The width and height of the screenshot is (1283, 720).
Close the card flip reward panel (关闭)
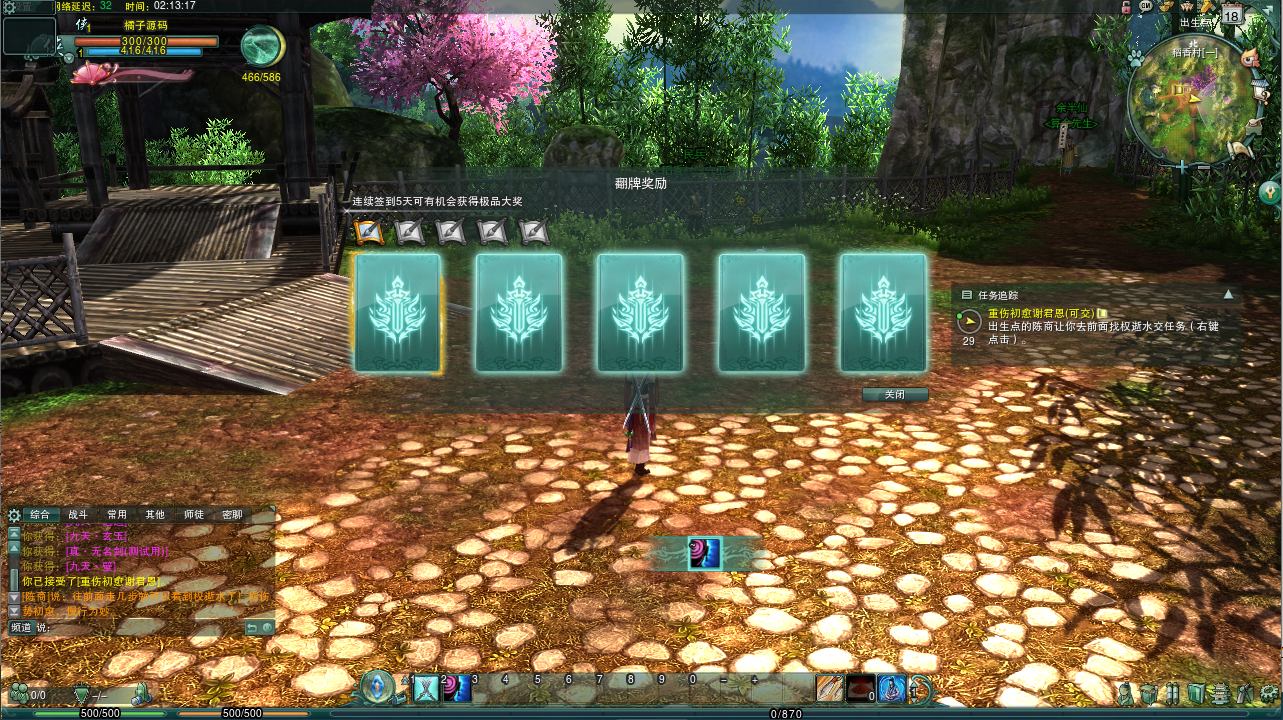(x=895, y=395)
